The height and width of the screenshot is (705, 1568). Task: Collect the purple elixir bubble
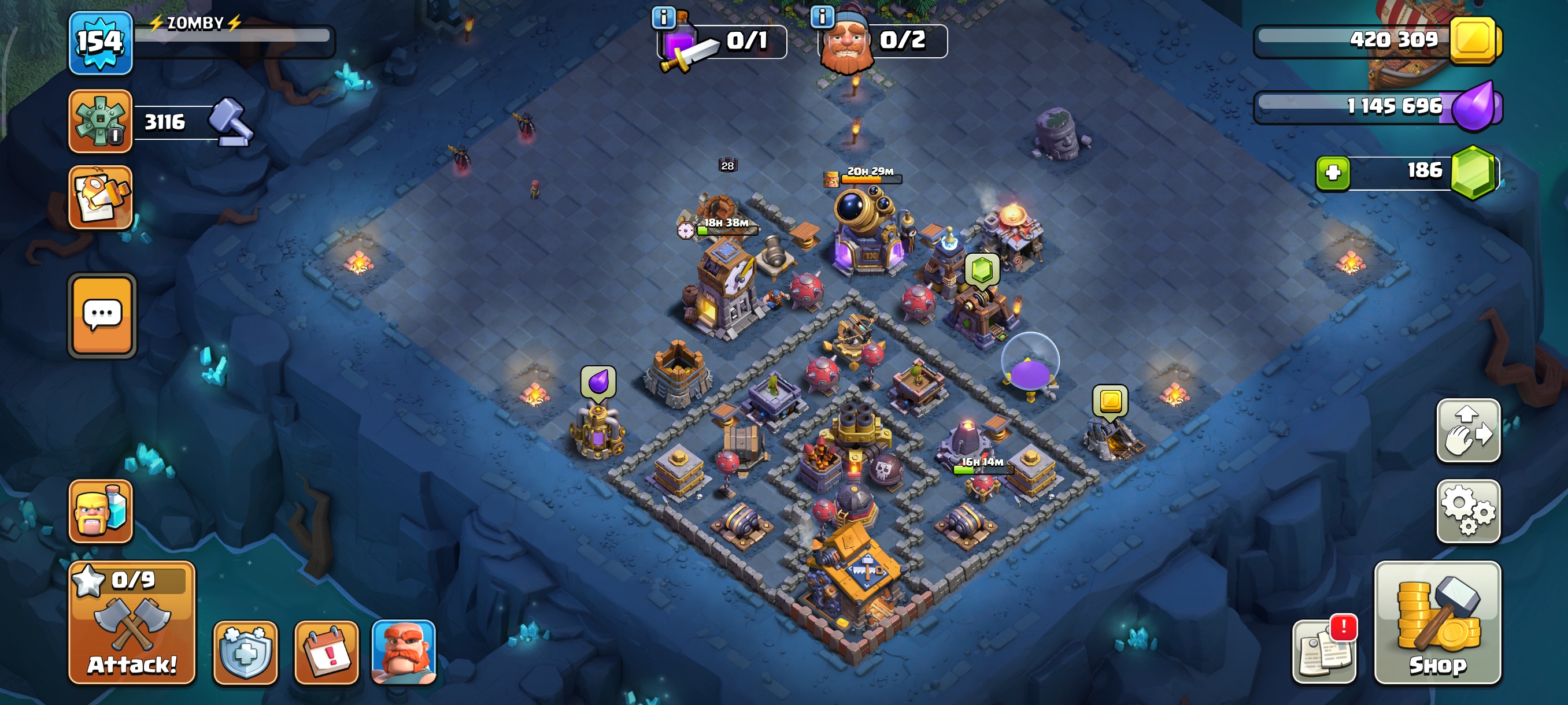point(598,382)
